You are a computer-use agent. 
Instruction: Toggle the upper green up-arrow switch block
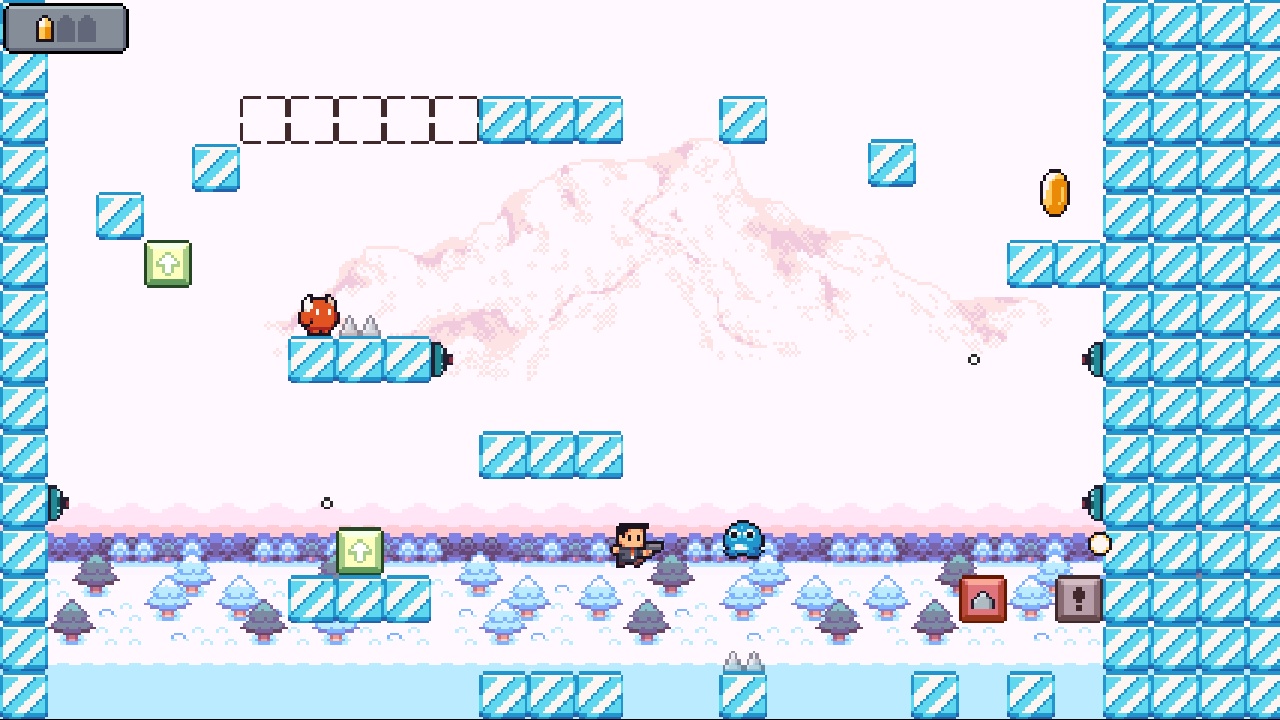tap(166, 264)
